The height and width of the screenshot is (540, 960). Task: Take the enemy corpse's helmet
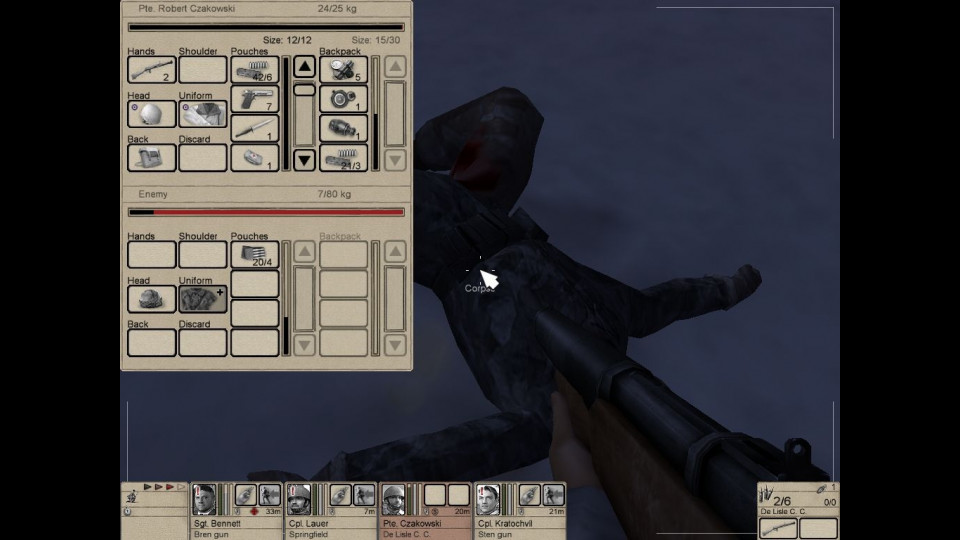tap(152, 298)
